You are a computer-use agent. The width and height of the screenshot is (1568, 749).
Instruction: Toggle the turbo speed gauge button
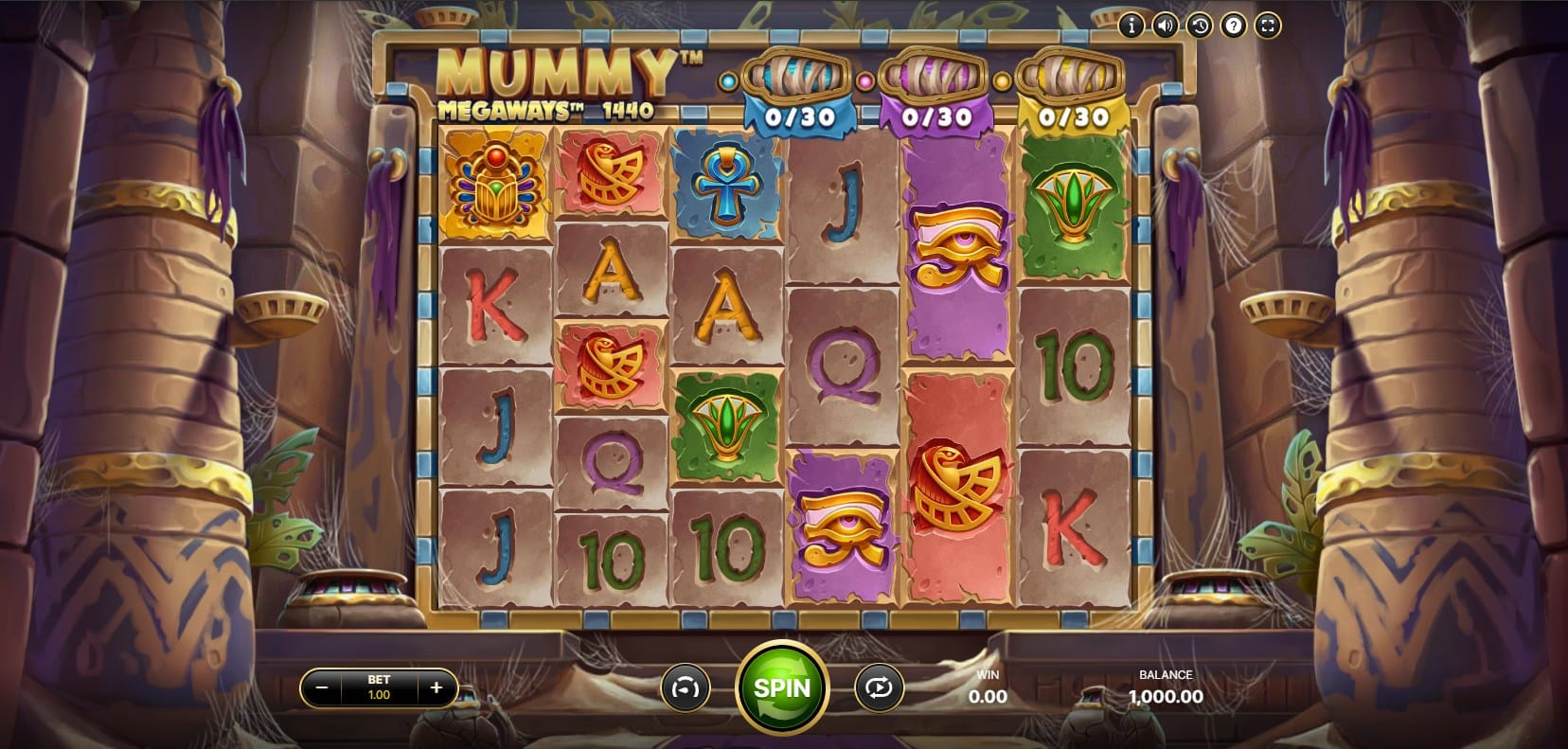click(x=683, y=688)
